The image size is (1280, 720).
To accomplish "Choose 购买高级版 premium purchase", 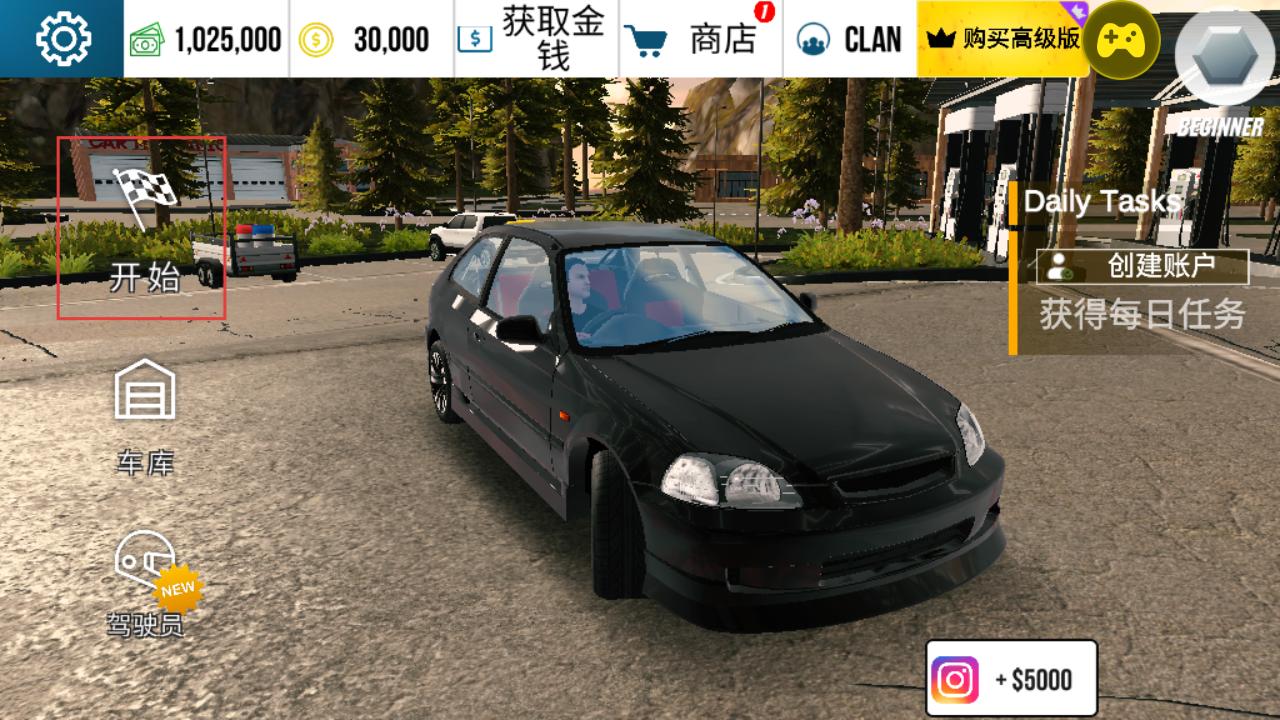I will [x=1002, y=39].
